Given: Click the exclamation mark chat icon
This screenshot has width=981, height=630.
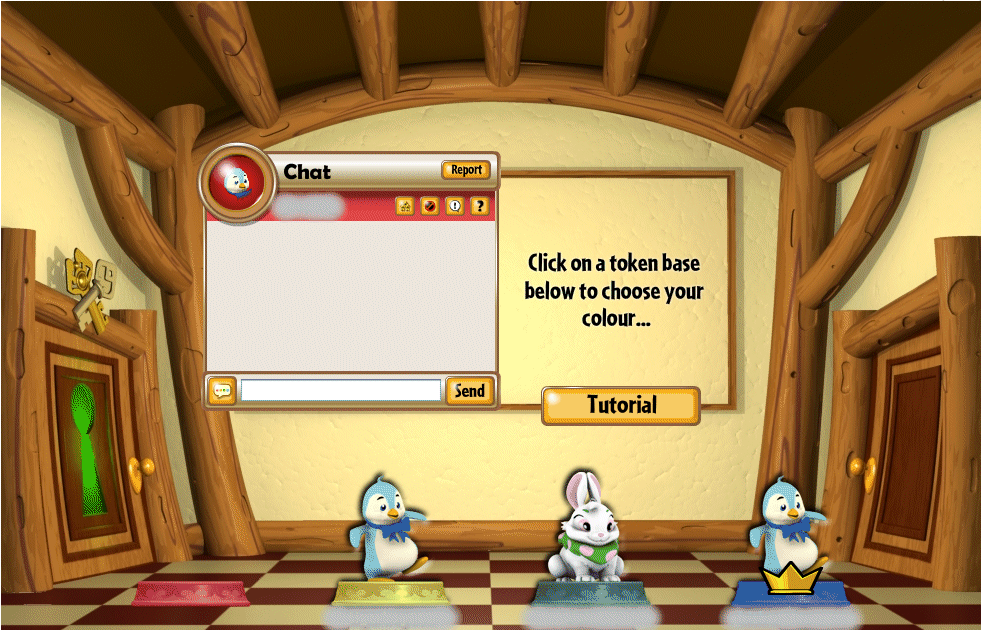Looking at the screenshot, I should click(x=455, y=206).
